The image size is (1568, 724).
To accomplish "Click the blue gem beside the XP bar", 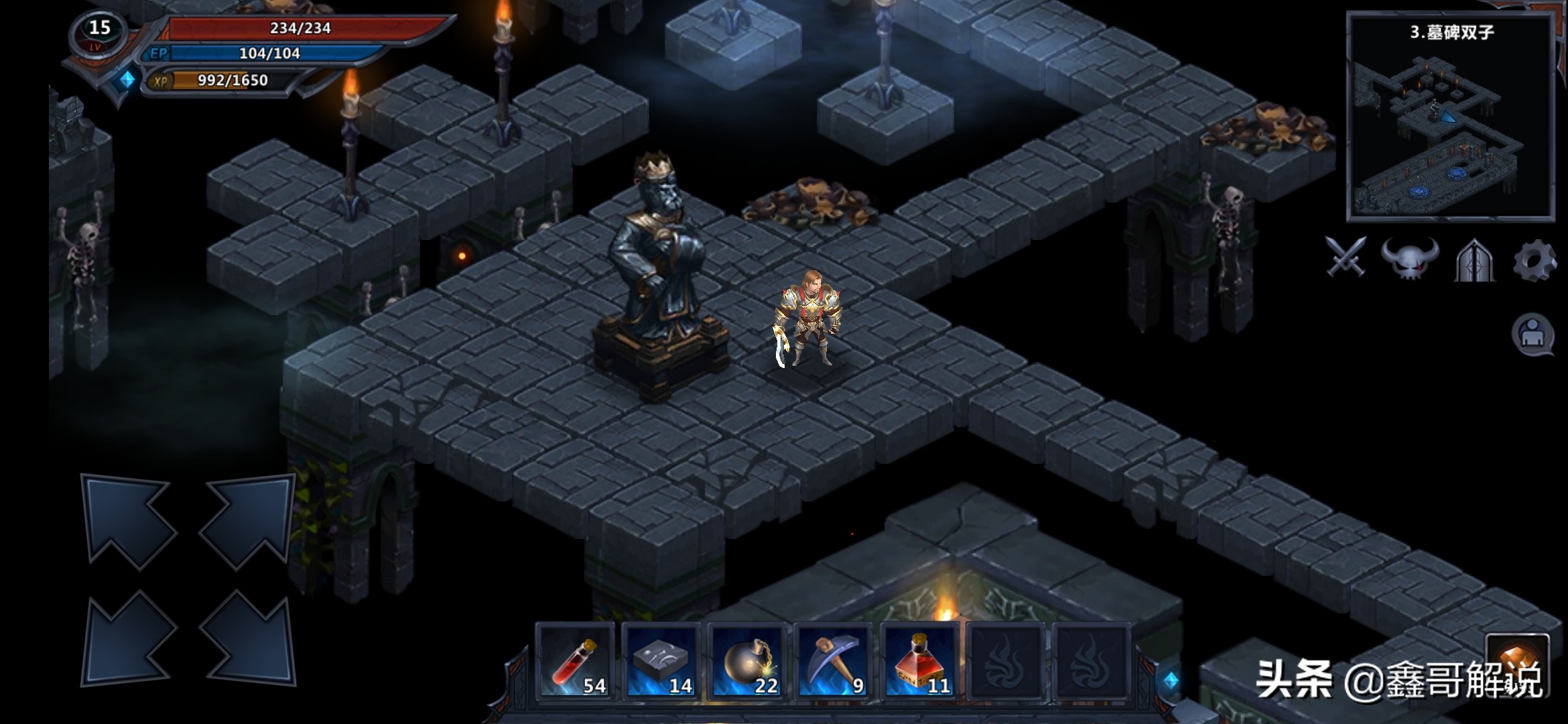I will (x=127, y=80).
